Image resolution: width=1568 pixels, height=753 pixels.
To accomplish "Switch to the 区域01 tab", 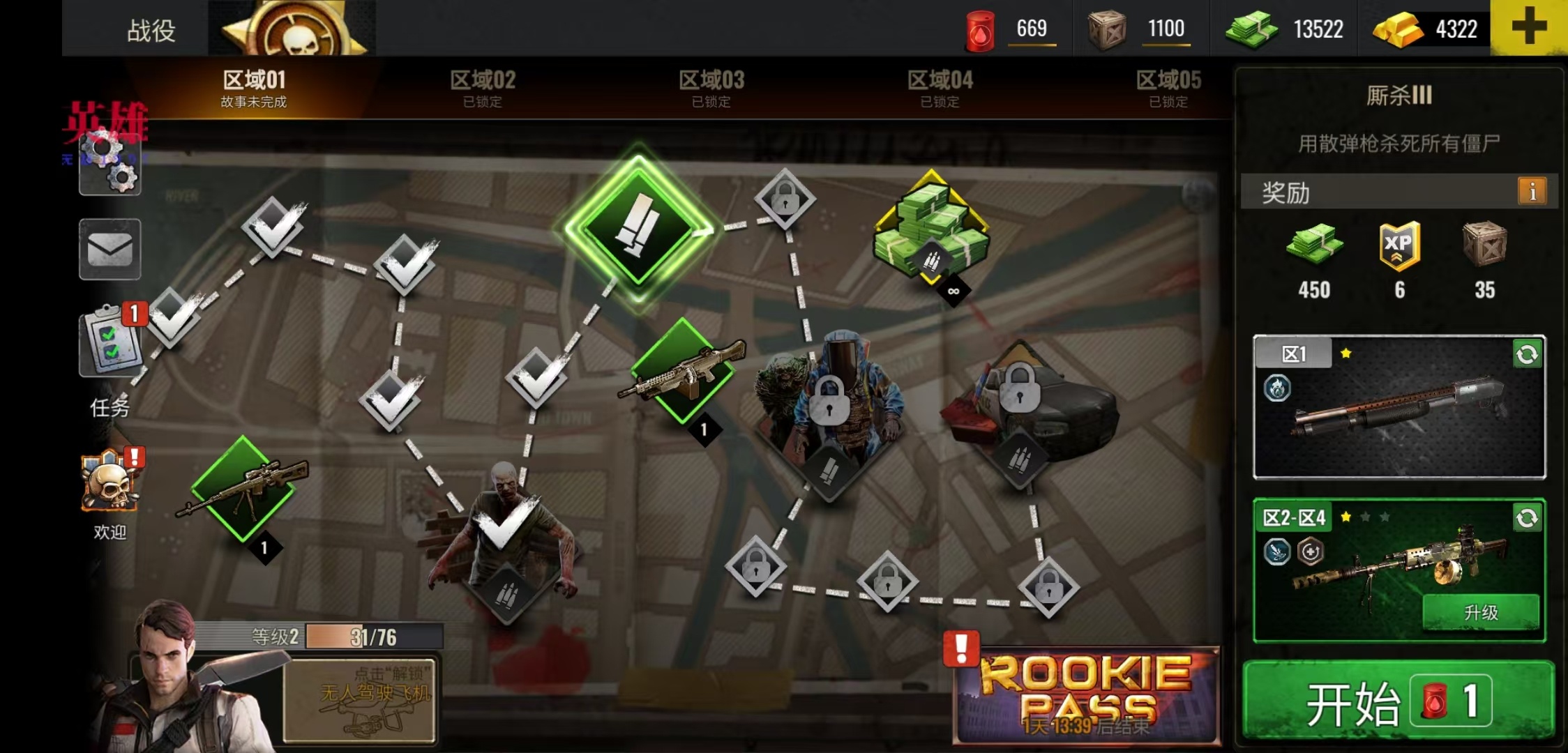I will [x=254, y=89].
